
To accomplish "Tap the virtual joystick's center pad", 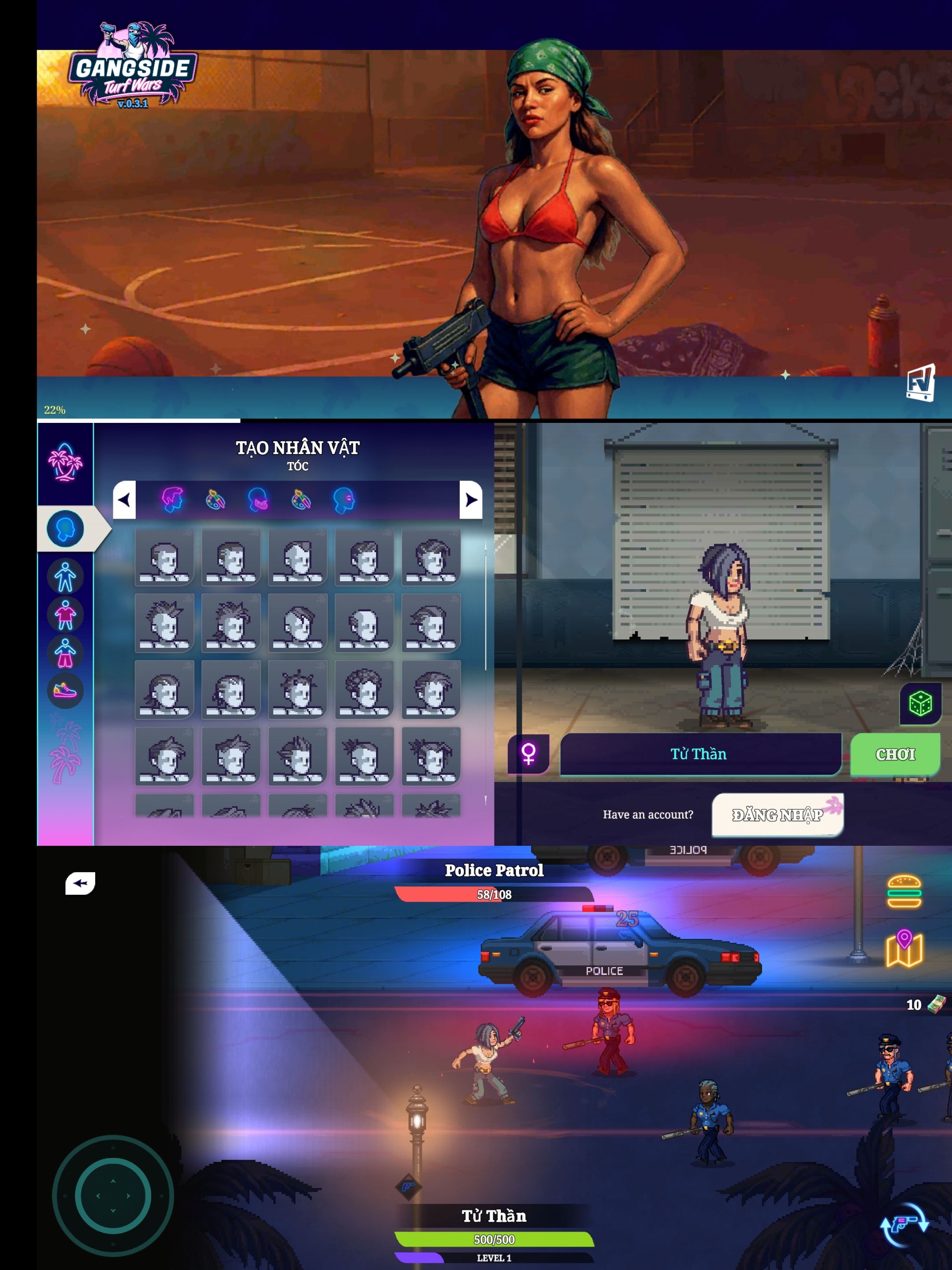I will point(113,1195).
